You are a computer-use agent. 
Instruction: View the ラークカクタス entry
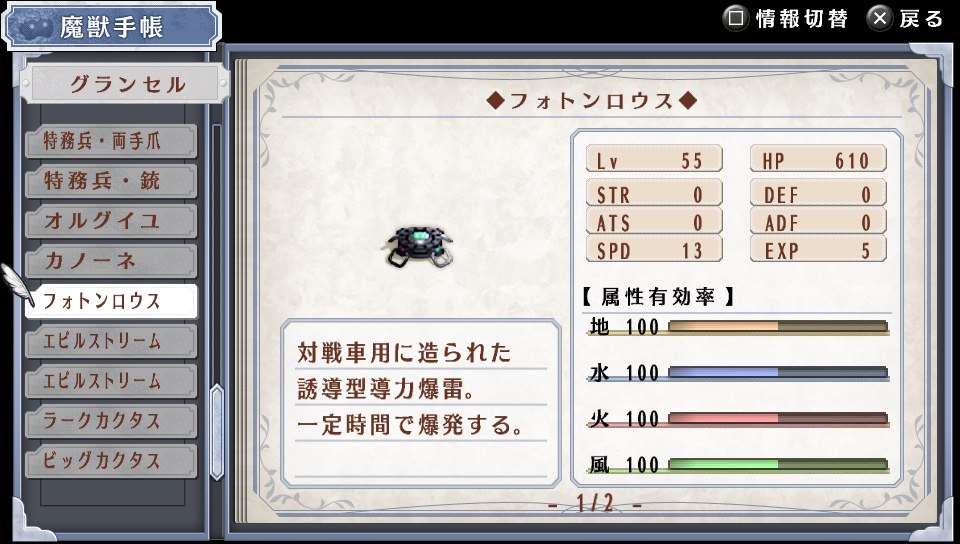[110, 421]
